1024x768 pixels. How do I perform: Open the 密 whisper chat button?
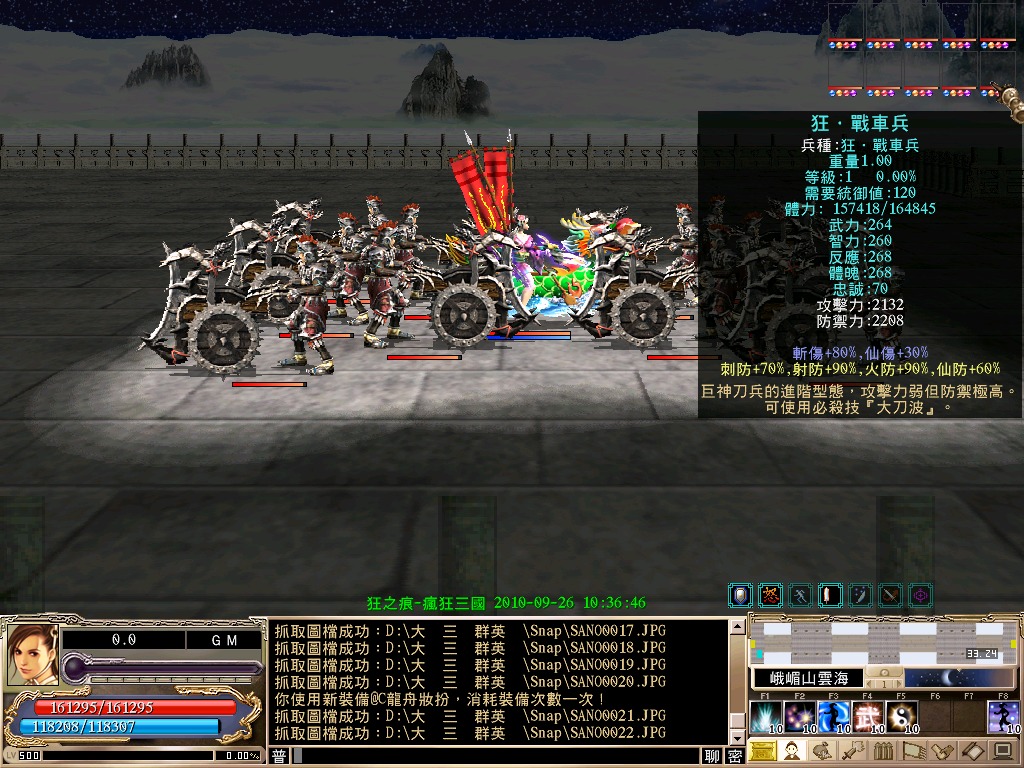735,757
